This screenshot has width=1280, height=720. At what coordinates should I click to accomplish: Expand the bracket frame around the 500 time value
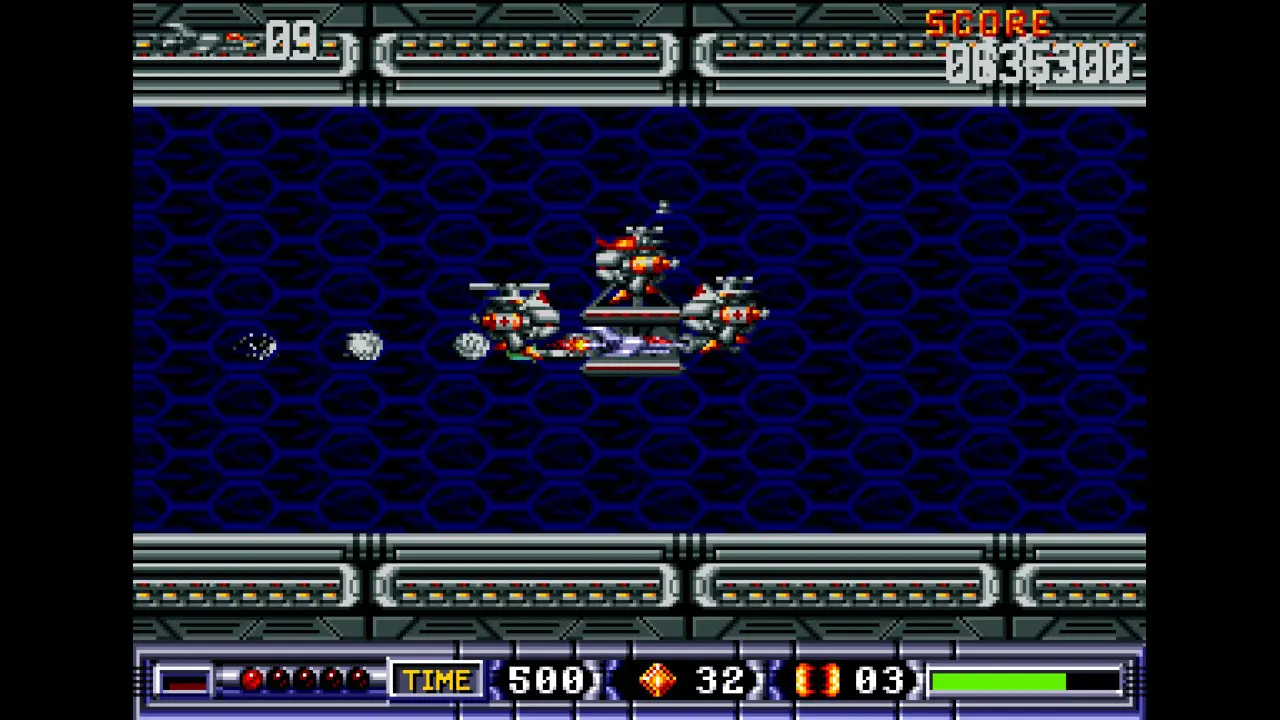545,680
